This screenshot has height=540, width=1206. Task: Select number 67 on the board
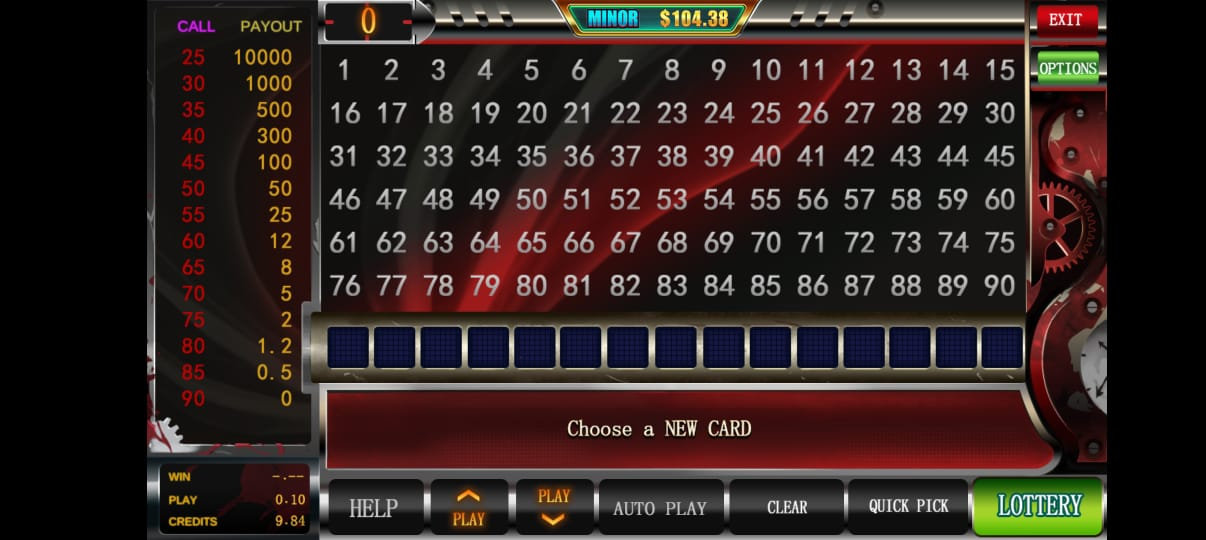[x=625, y=242]
